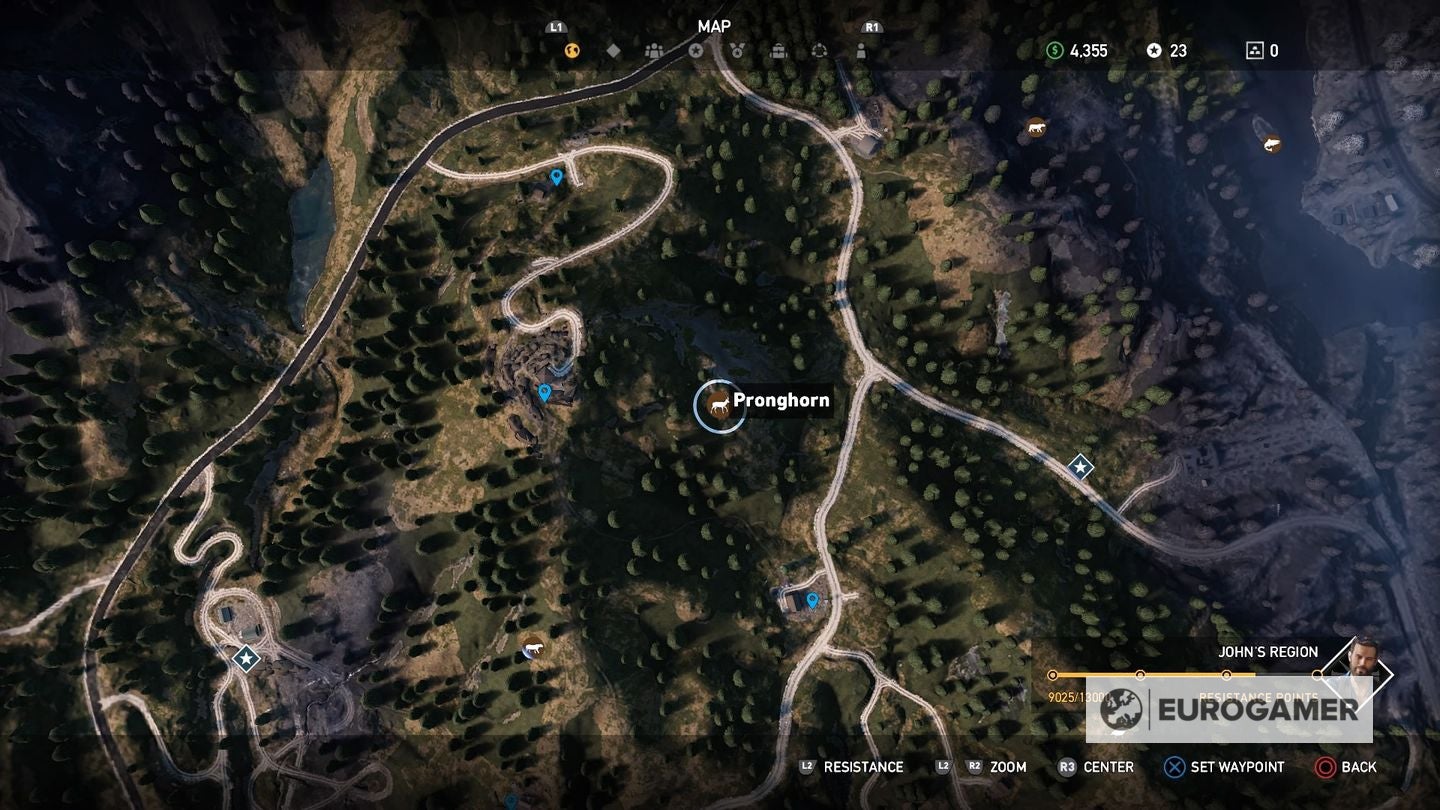This screenshot has height=810, width=1440.
Task: Select the wolf hunting marker near bottom center
Action: point(533,650)
